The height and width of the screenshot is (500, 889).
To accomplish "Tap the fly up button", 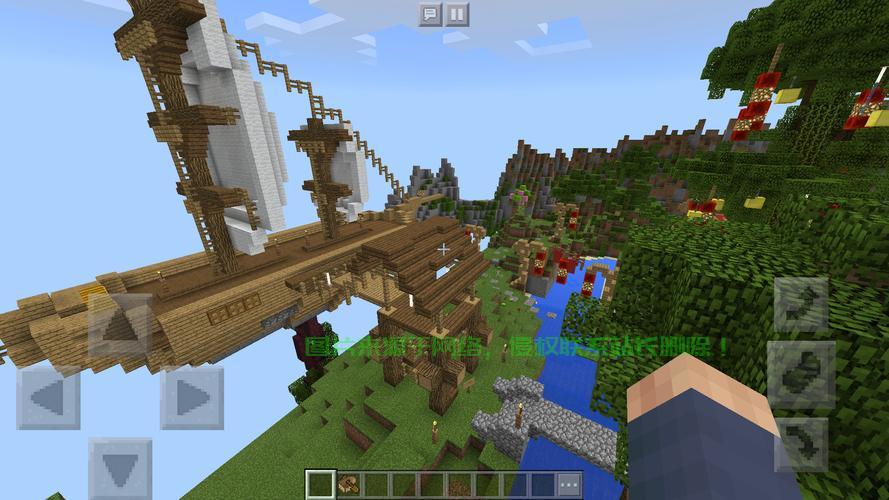I will click(801, 306).
